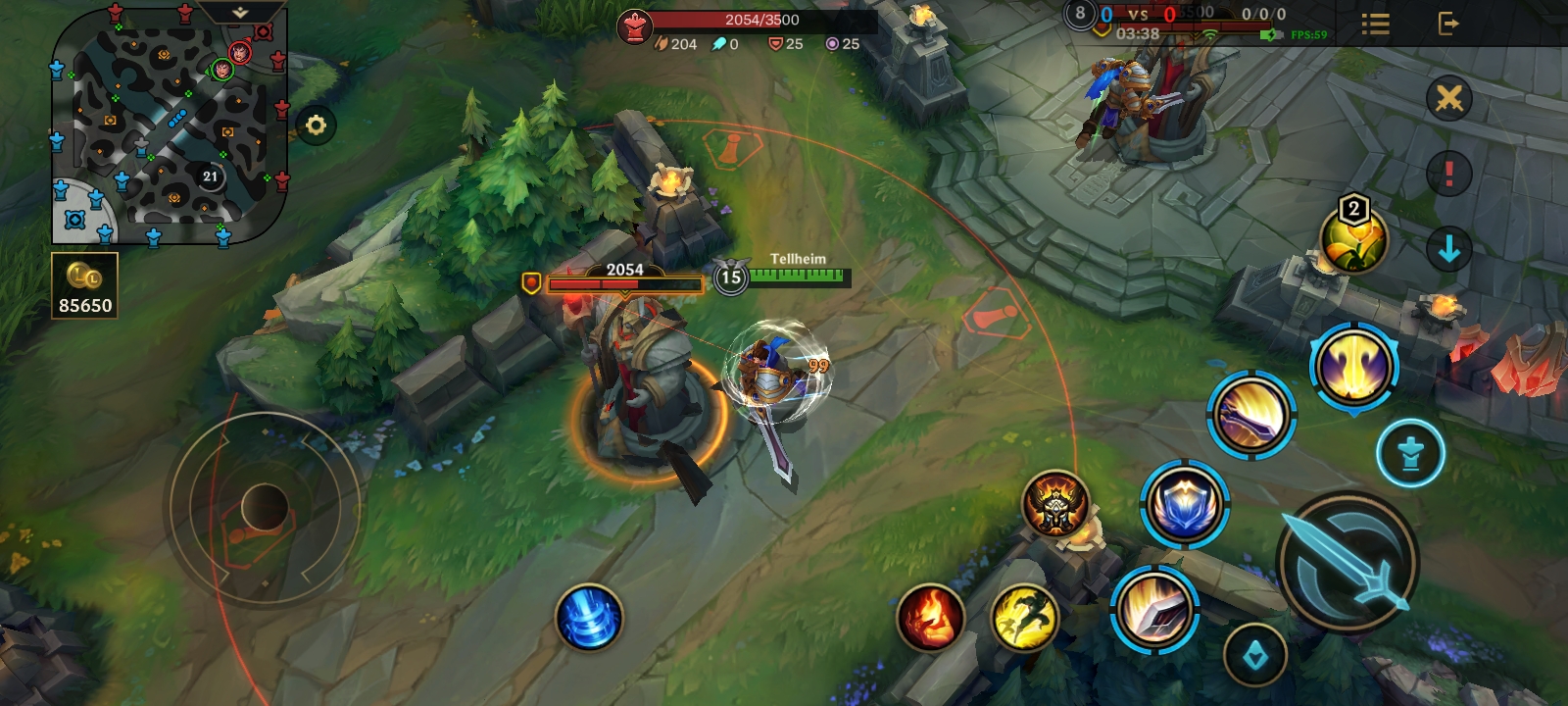1568x706 pixels.
Task: Click the exit door icon
Action: coord(1447,24)
